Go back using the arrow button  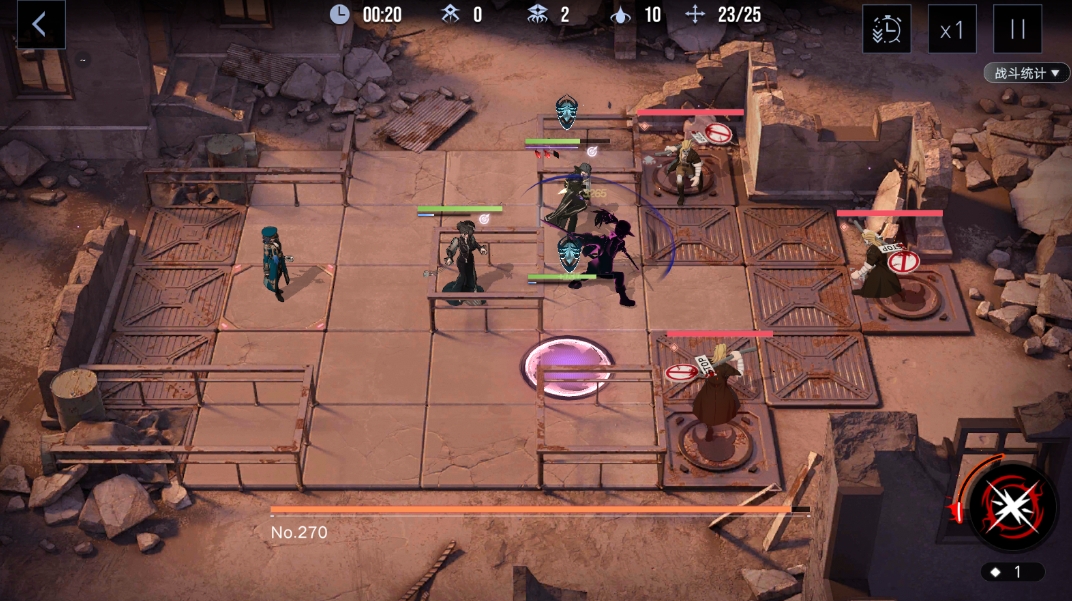(40, 25)
